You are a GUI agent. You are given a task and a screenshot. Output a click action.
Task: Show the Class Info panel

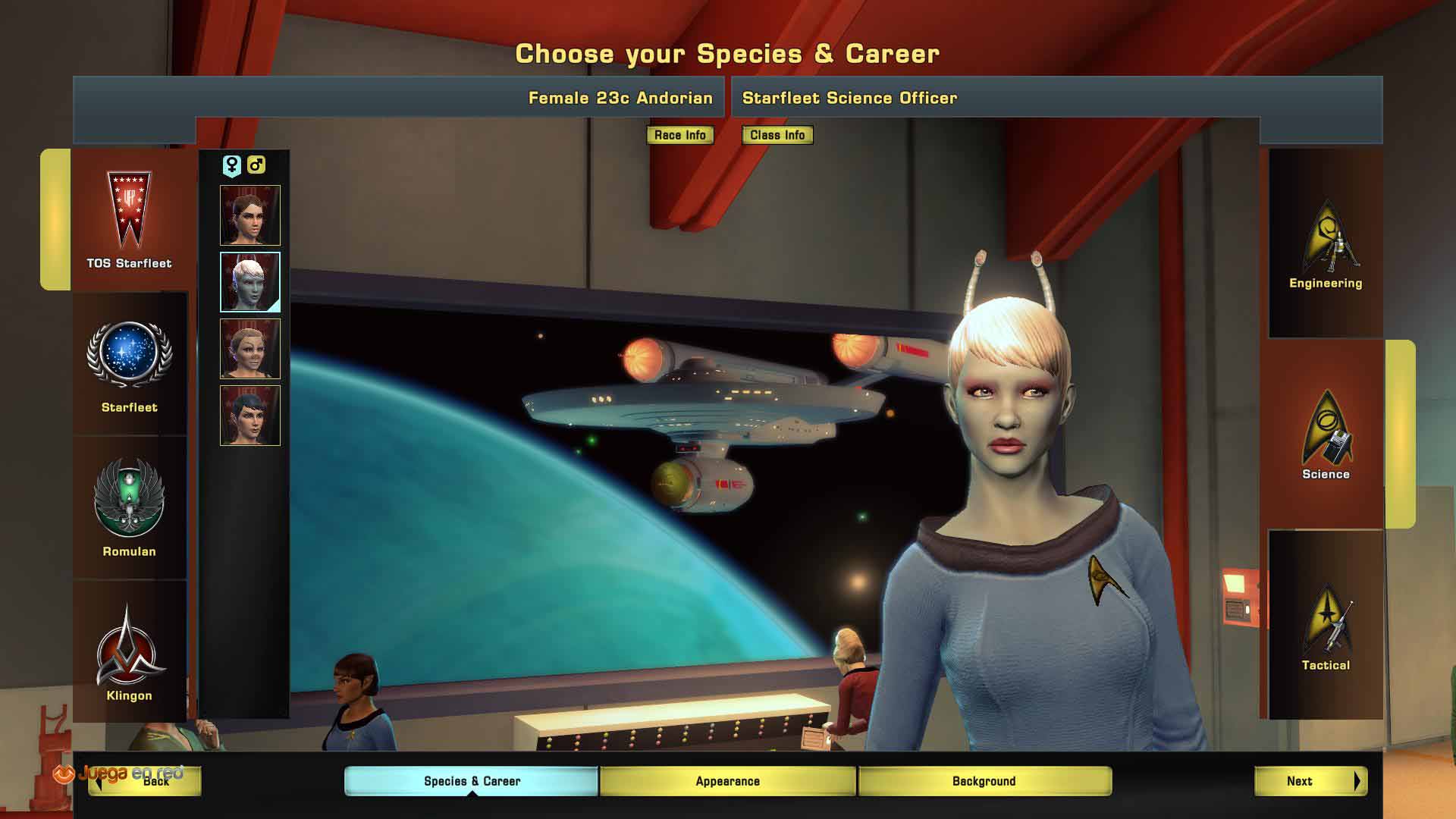(x=777, y=135)
